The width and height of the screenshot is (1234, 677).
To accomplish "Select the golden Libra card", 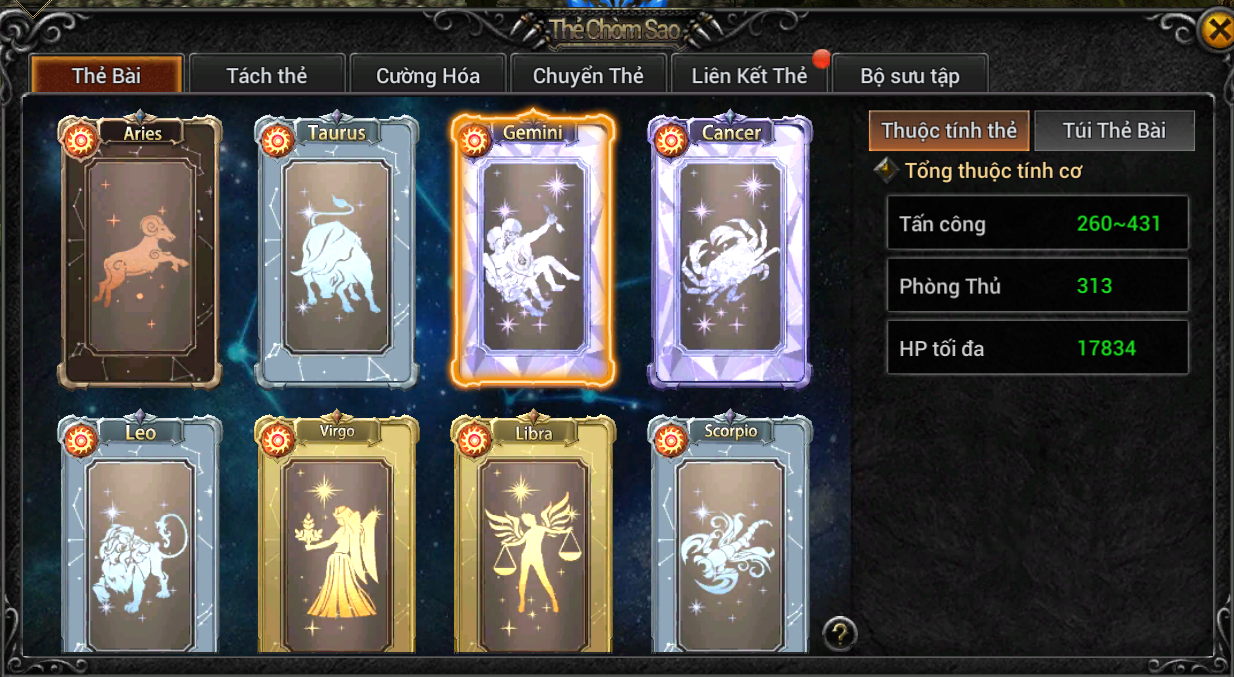I will 533,540.
